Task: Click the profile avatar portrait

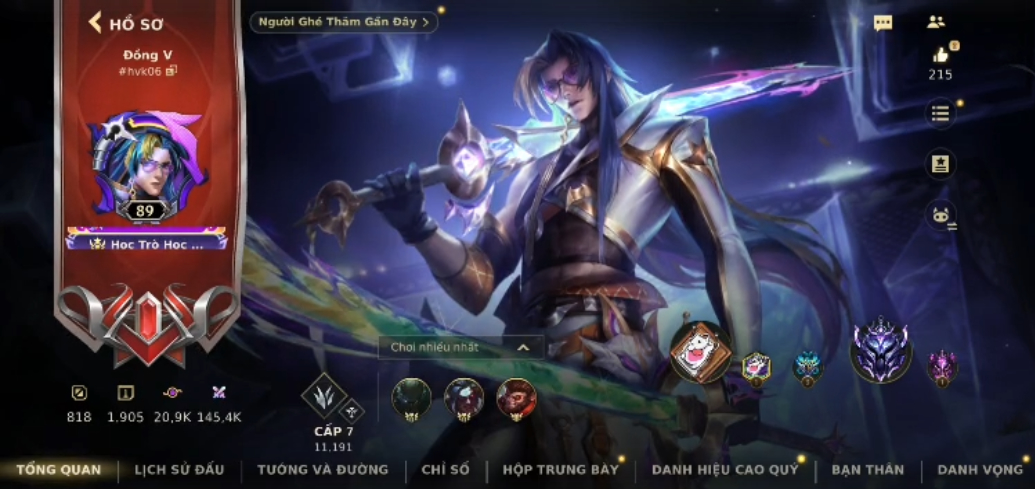Action: [146, 163]
